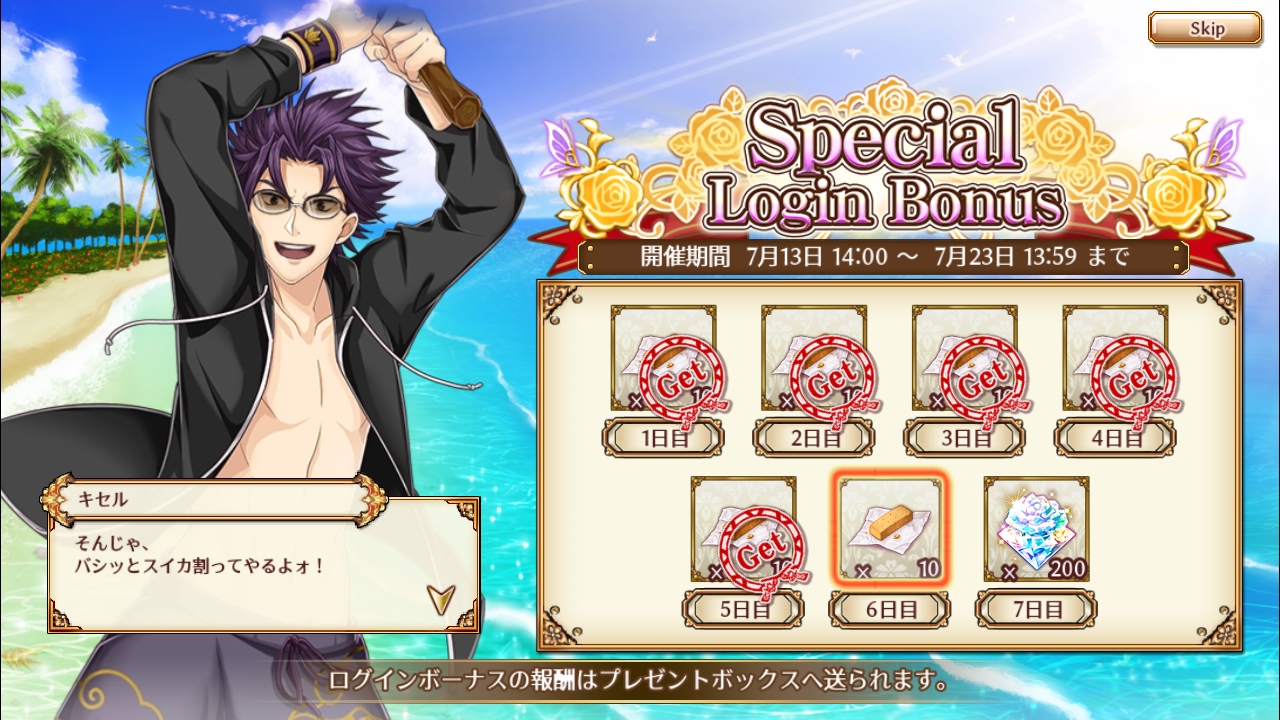Click the claimed 3日目 reward tile
Viewport: 1280px width, 720px height.
[965, 359]
